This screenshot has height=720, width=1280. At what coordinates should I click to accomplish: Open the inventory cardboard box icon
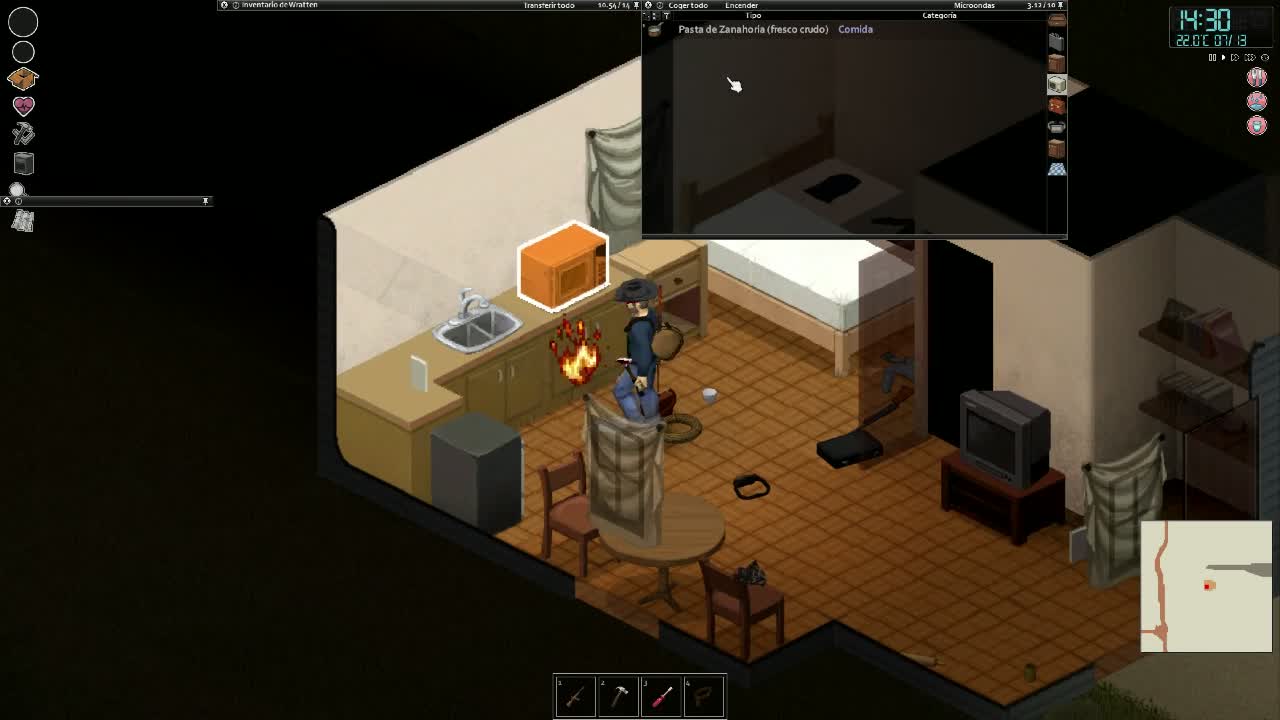click(25, 78)
